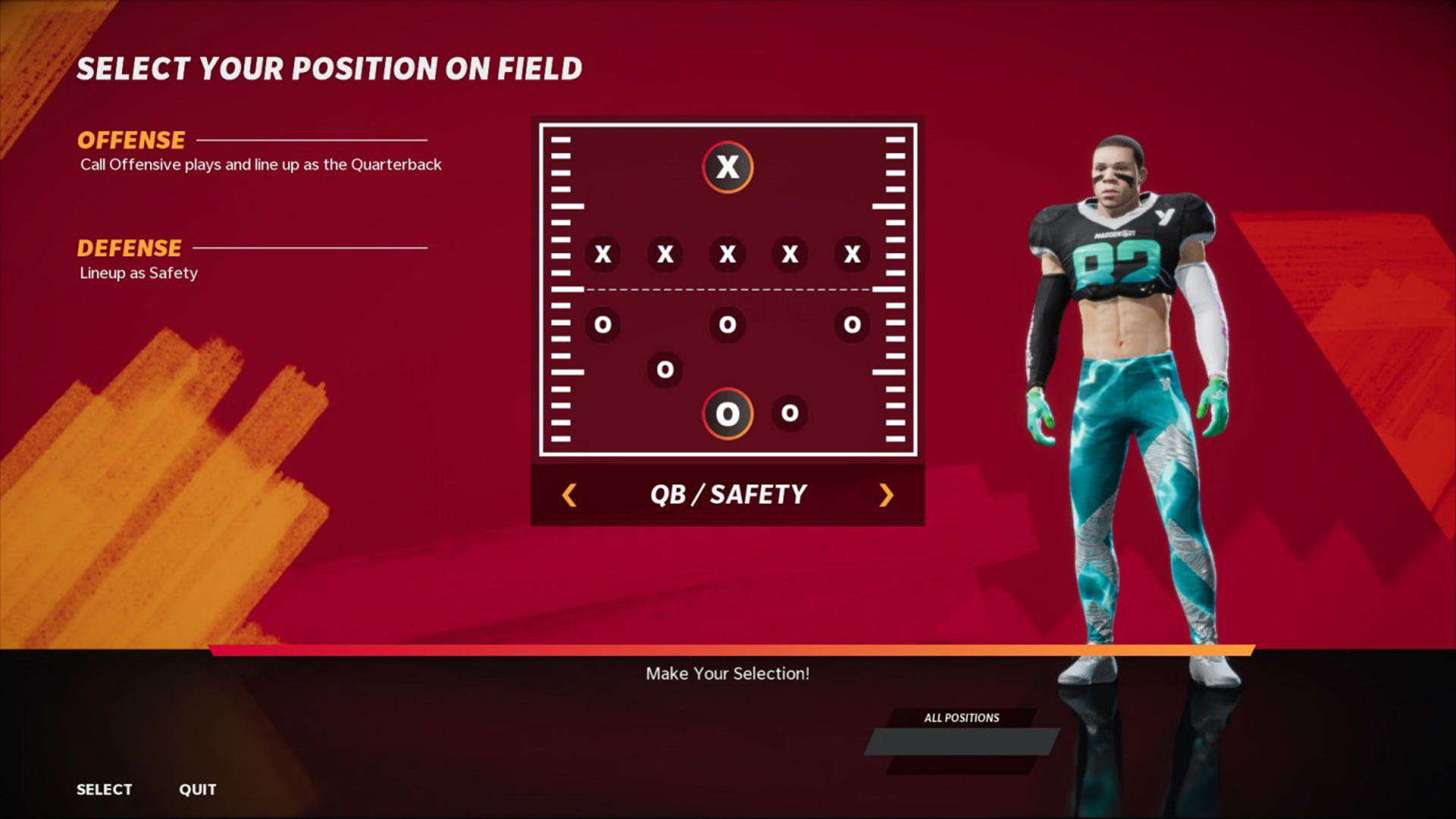The image size is (1456, 819).
Task: Select the highlighted QB marker on the field
Action: pos(727,168)
